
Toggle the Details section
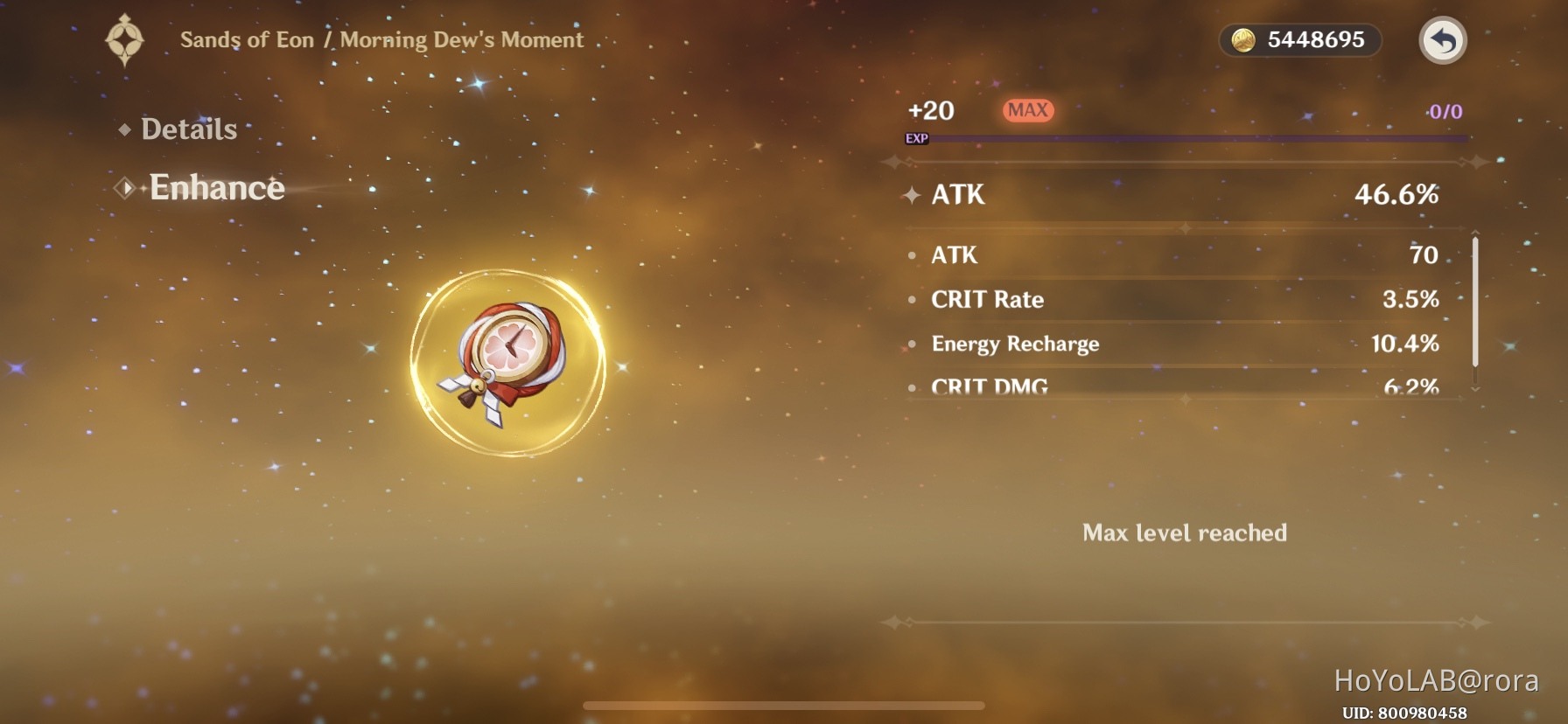pos(189,129)
